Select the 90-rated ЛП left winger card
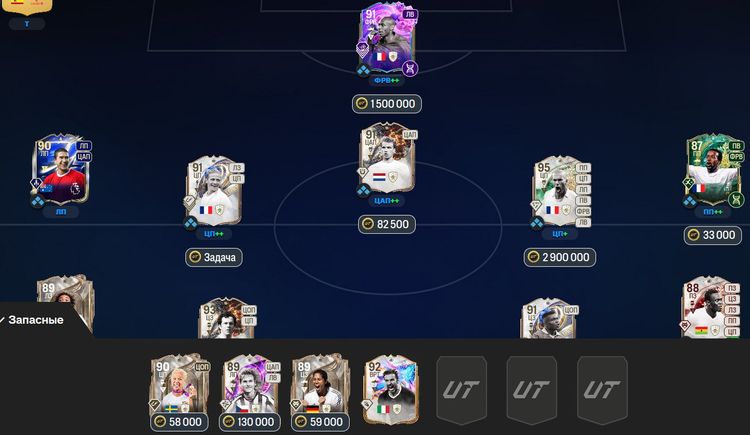The height and width of the screenshot is (435, 750). pos(62,172)
